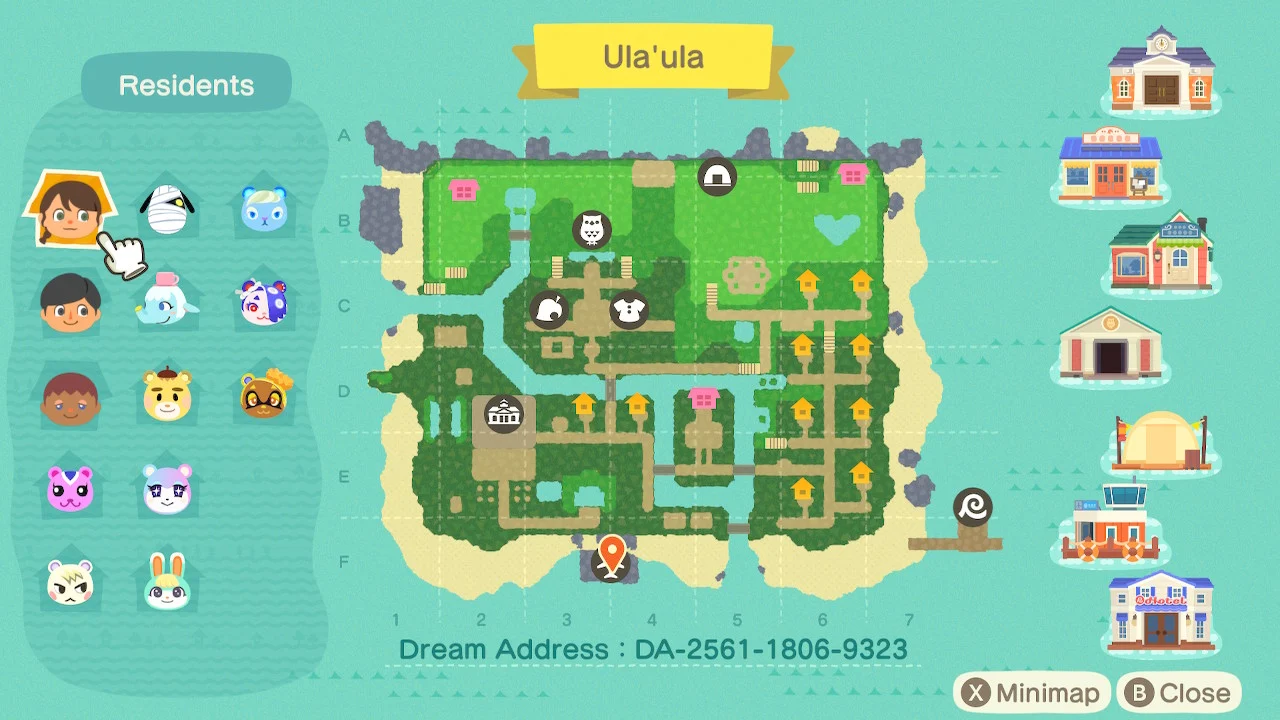Click a yellow villager house icon on the map

click(807, 283)
